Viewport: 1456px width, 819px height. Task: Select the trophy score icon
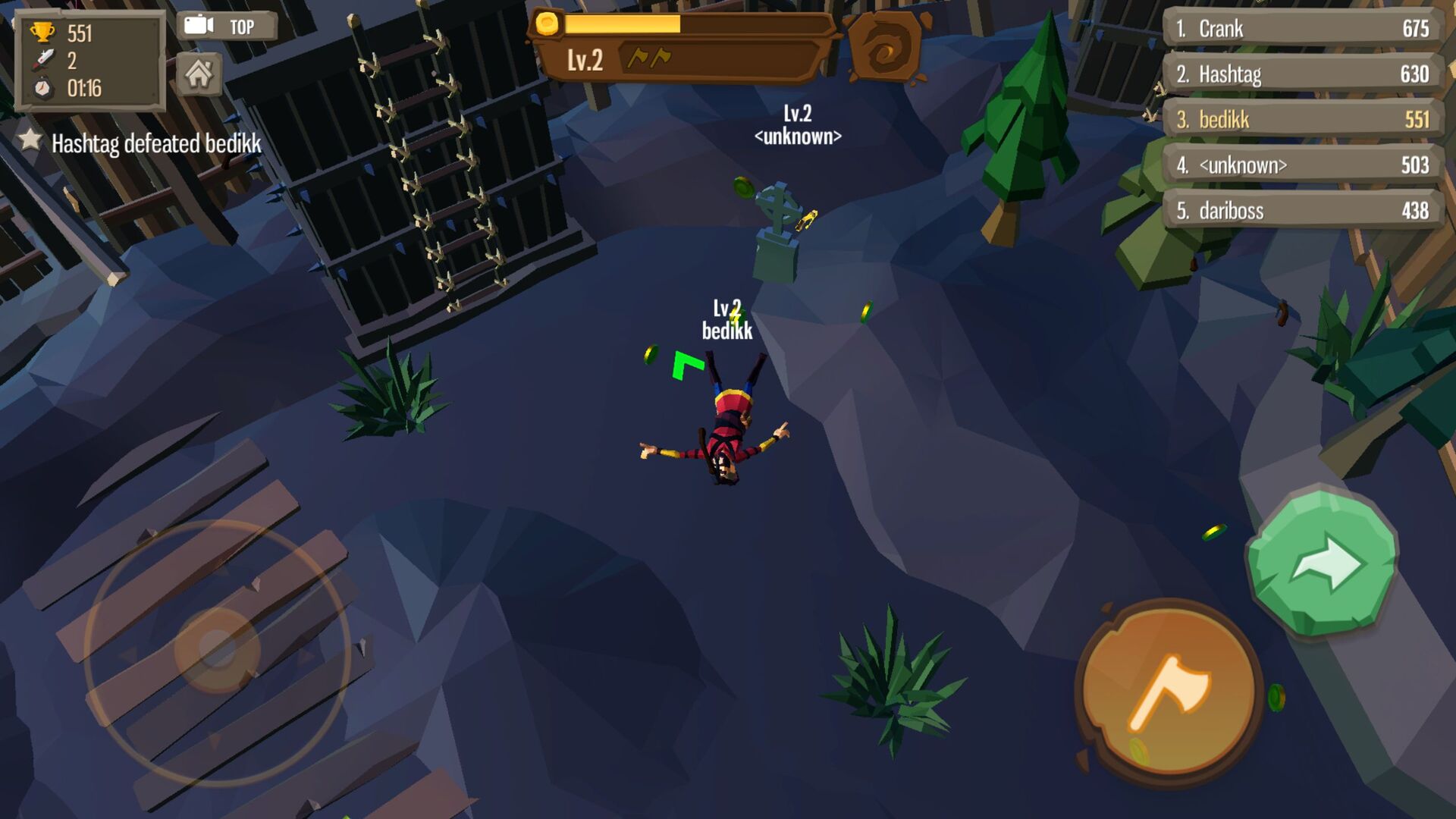pyautogui.click(x=45, y=32)
